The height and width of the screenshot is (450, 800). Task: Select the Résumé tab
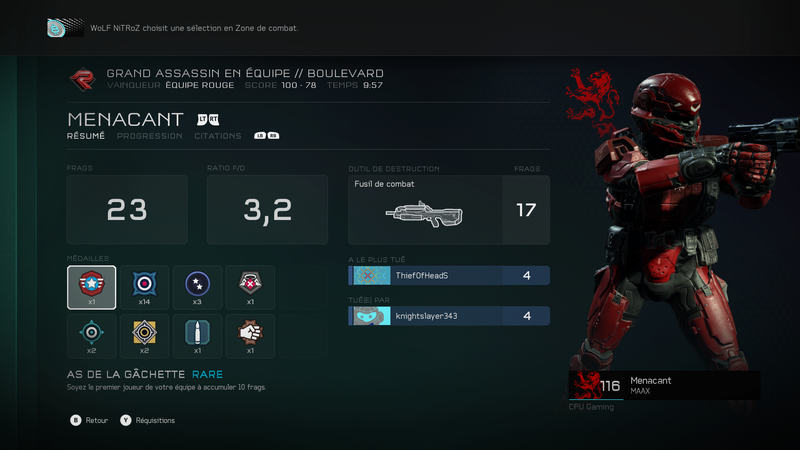[86, 136]
